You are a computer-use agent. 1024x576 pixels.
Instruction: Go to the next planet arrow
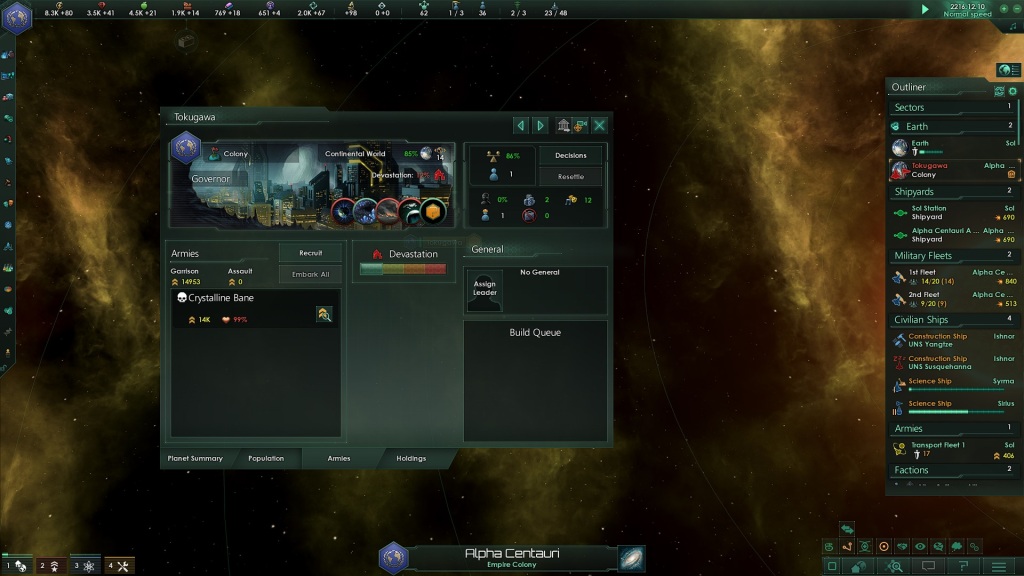(540, 125)
